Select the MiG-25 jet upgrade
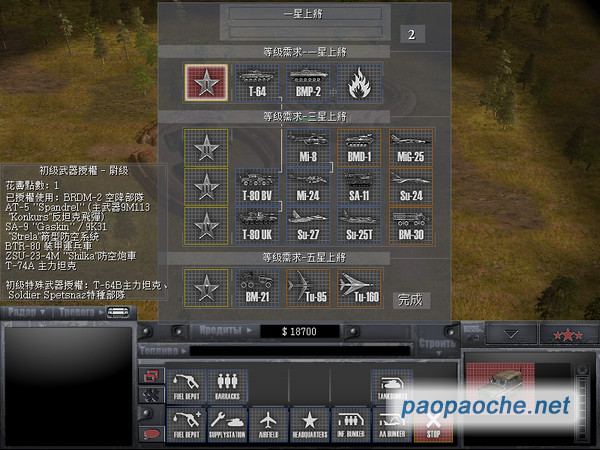 (411, 148)
